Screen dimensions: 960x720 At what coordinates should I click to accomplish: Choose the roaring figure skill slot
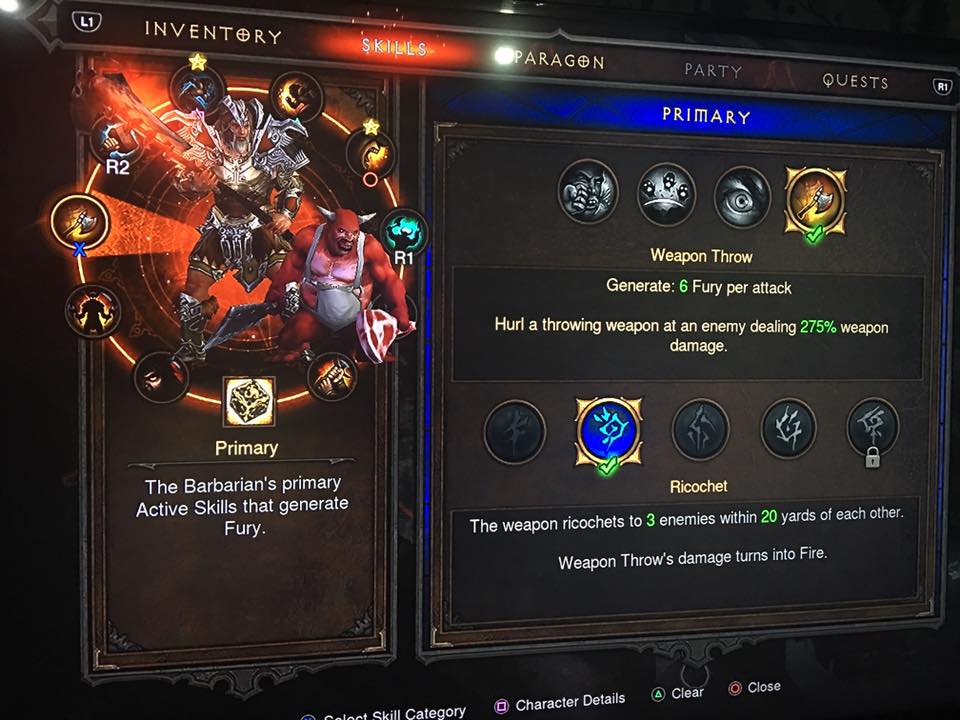click(x=93, y=311)
